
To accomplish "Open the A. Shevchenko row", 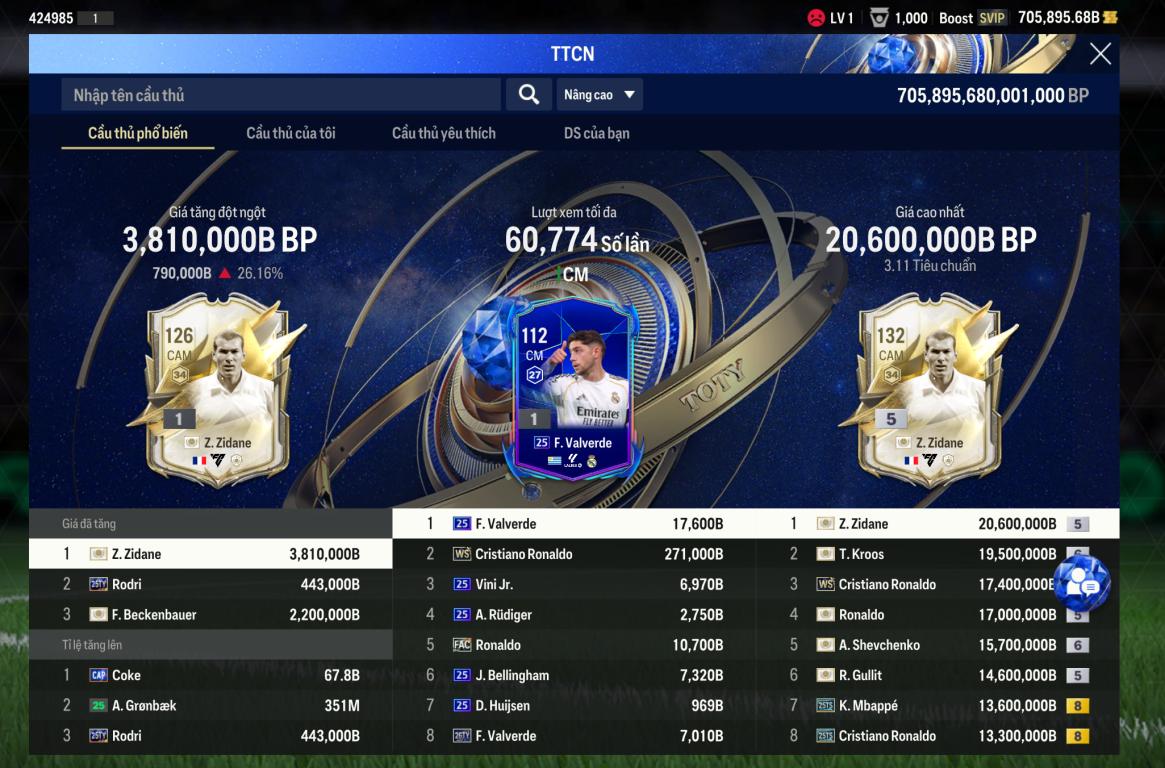I will click(x=937, y=645).
